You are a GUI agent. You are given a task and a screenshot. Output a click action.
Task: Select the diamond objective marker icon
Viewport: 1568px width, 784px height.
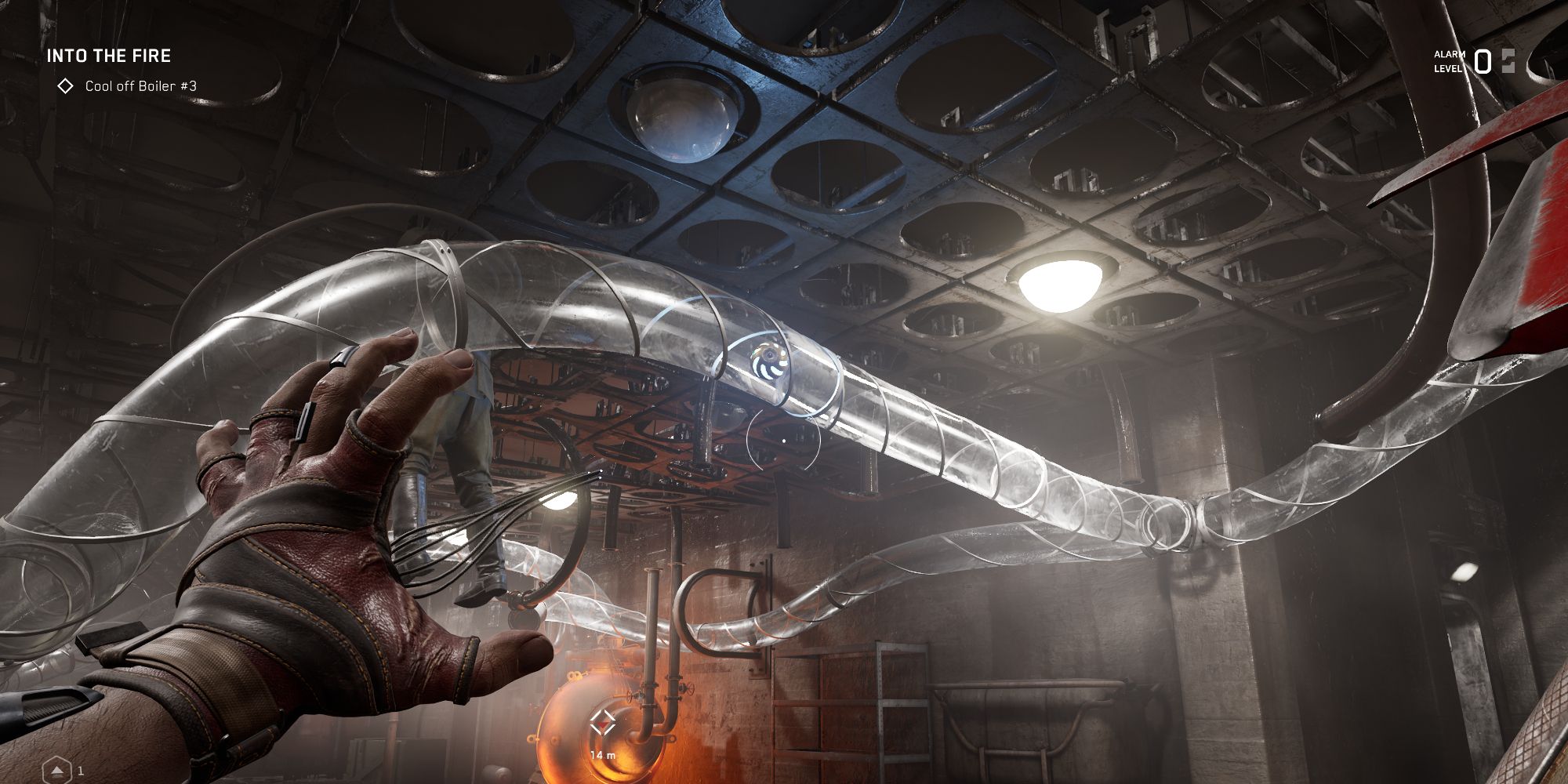coord(66,87)
